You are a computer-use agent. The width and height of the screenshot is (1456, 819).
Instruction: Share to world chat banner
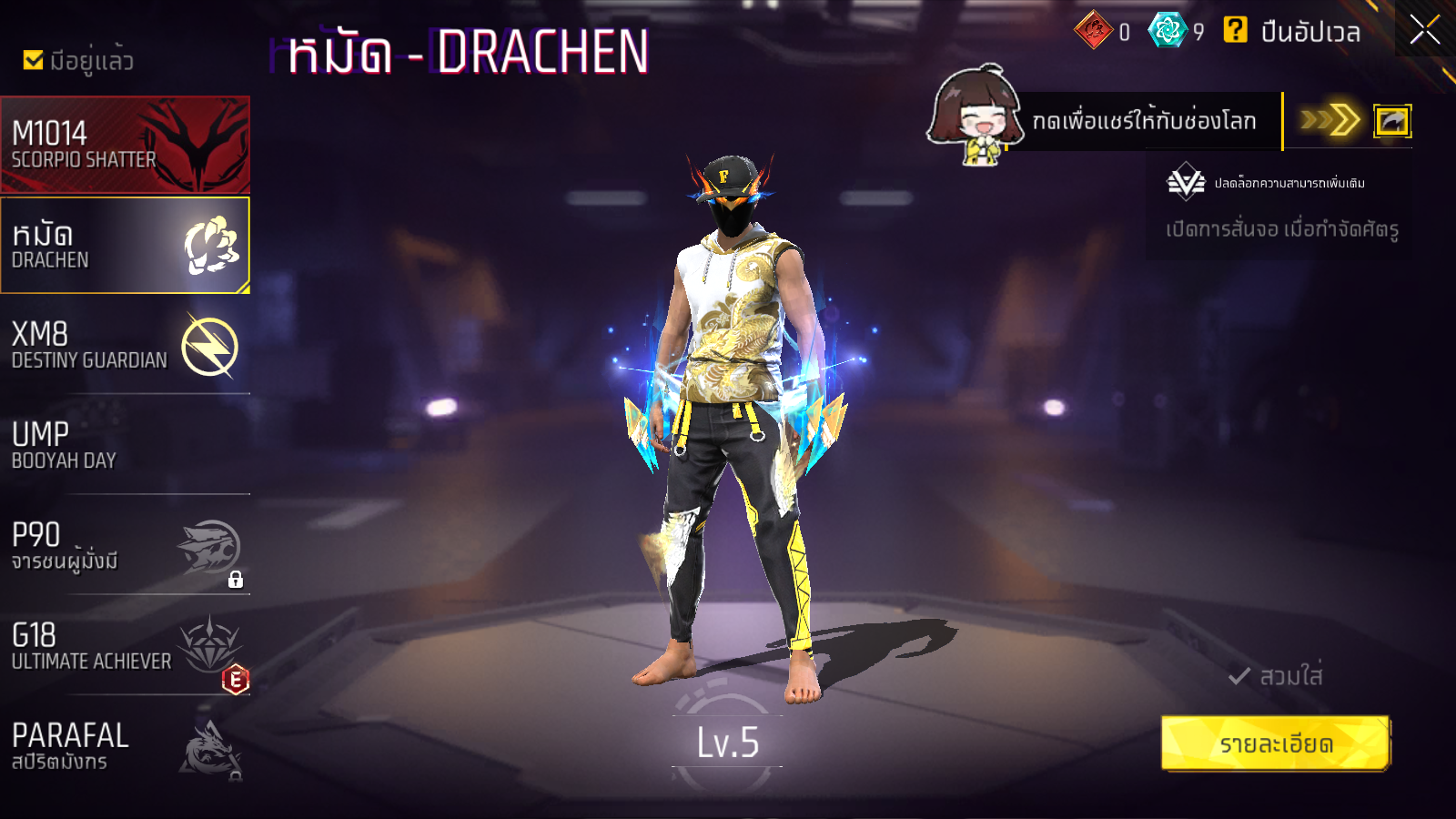point(1144,121)
